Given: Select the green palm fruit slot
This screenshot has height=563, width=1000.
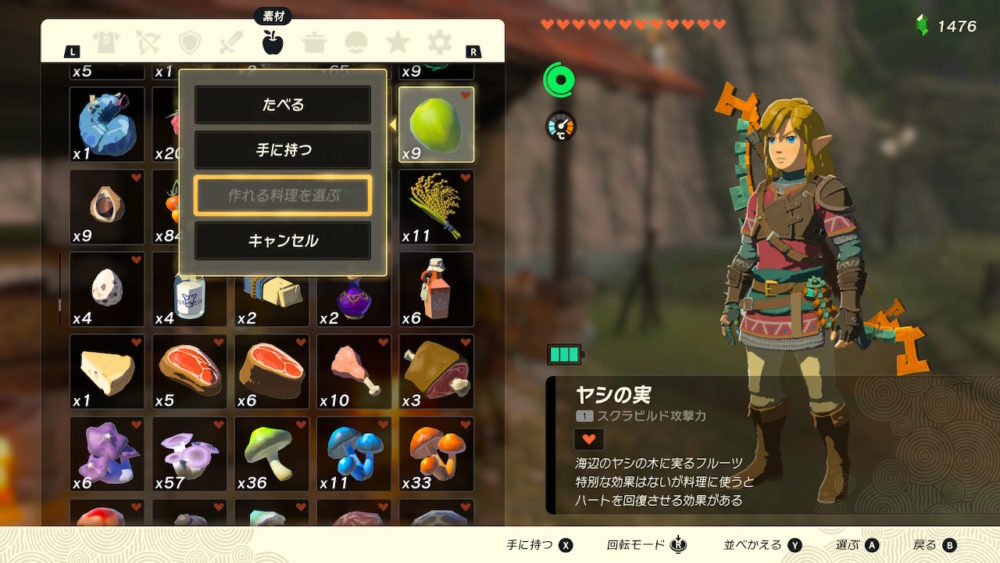Looking at the screenshot, I should (x=436, y=123).
